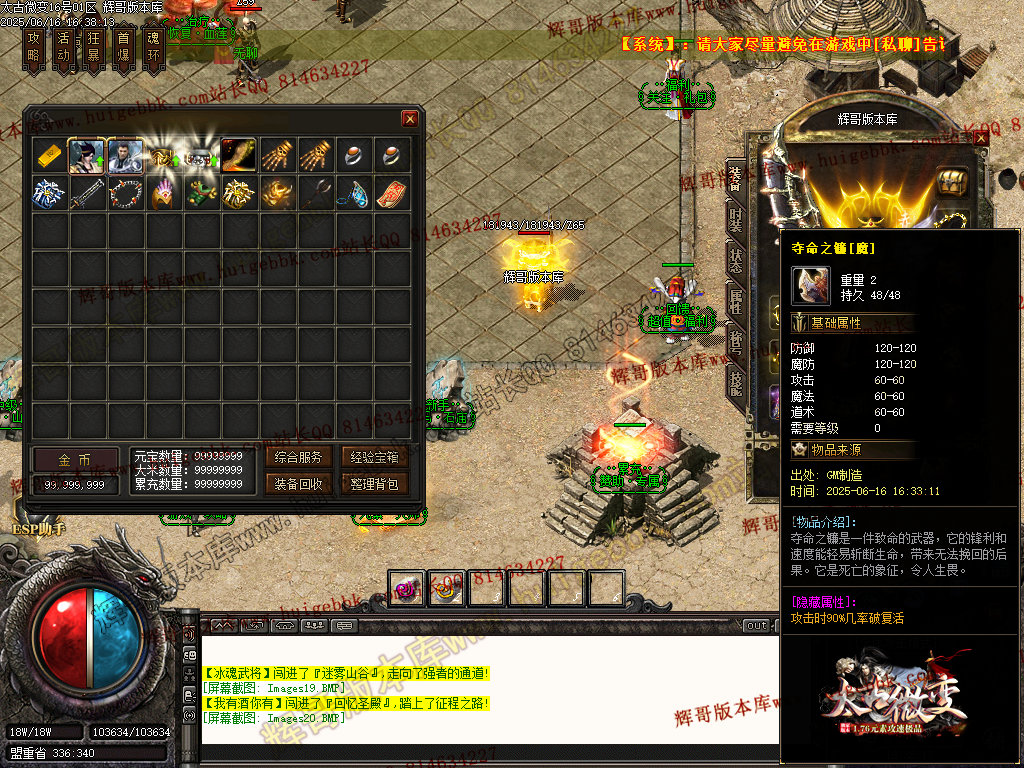
Task: Open the 综合服务 general services button
Action: (x=299, y=458)
